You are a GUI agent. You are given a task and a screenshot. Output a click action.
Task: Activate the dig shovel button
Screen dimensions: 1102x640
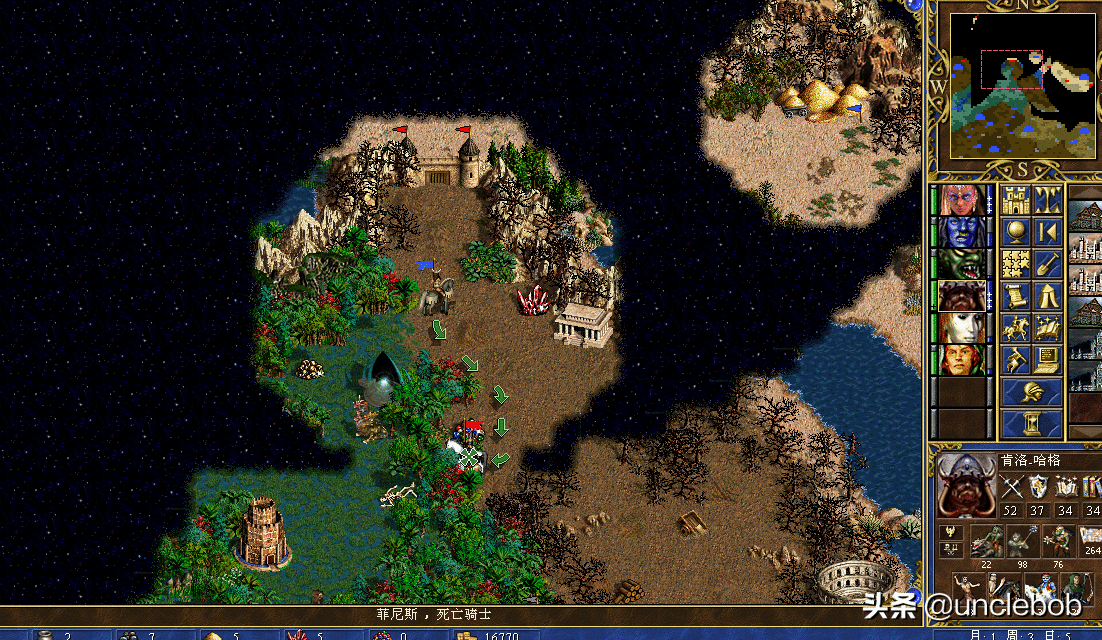click(1048, 263)
